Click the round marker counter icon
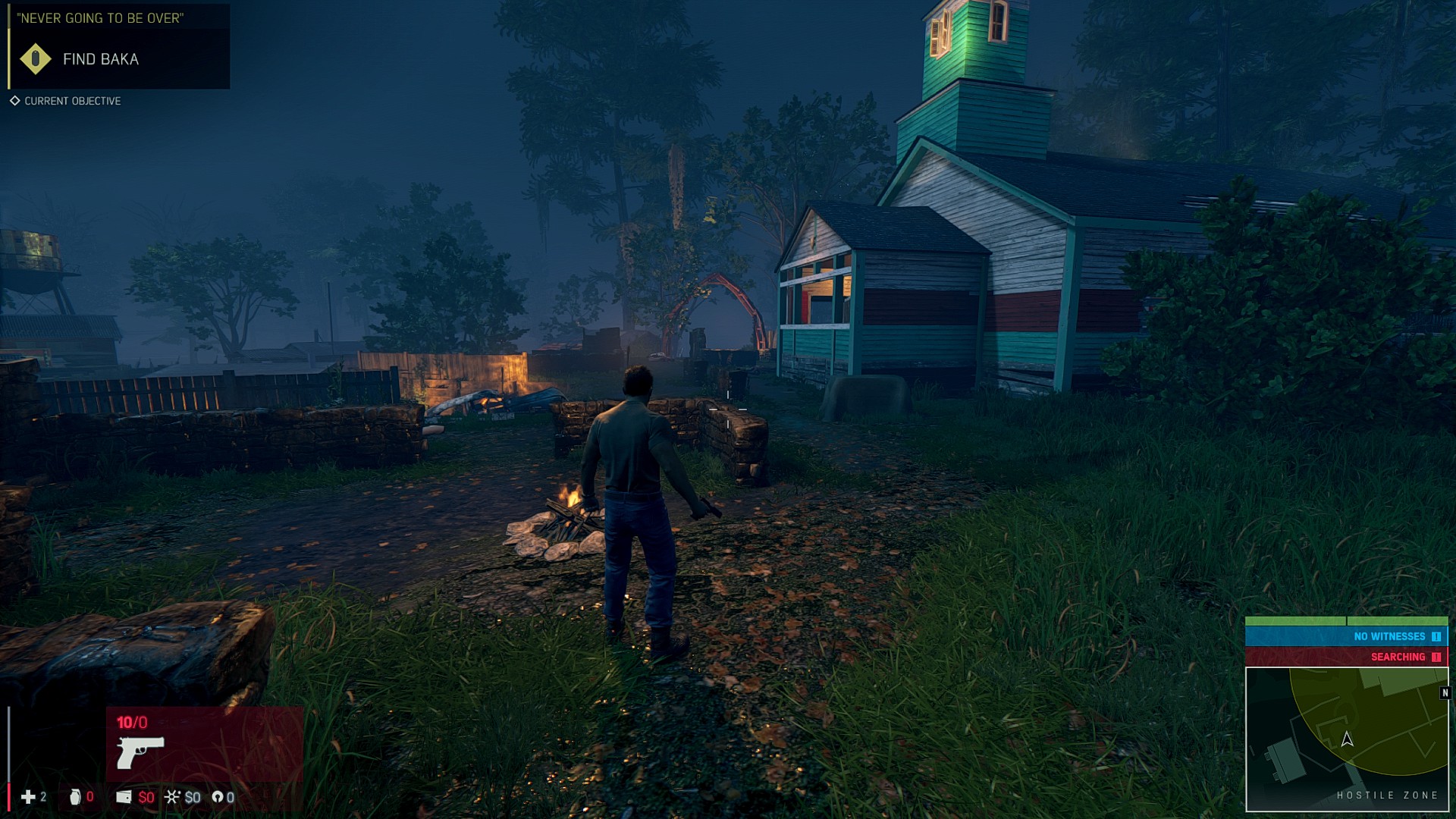 click(x=218, y=796)
